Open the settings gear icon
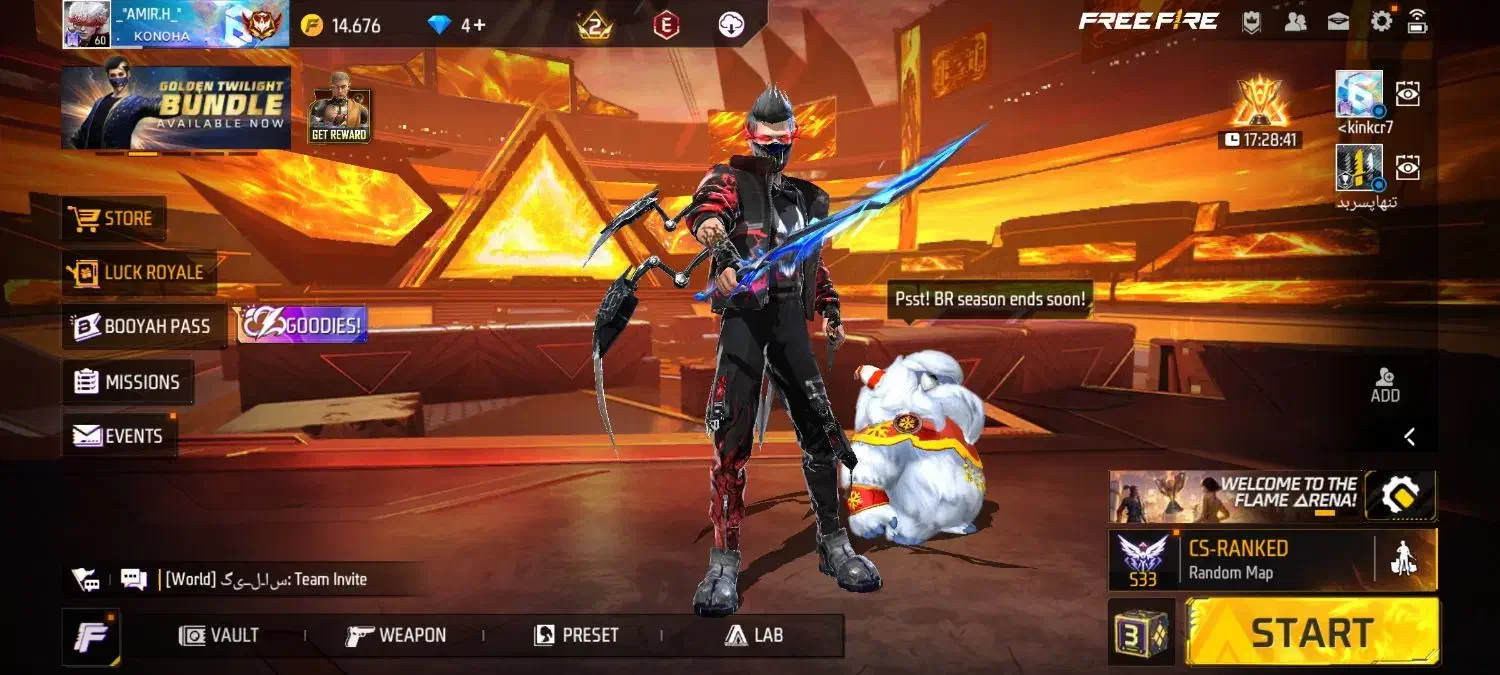 1381,21
